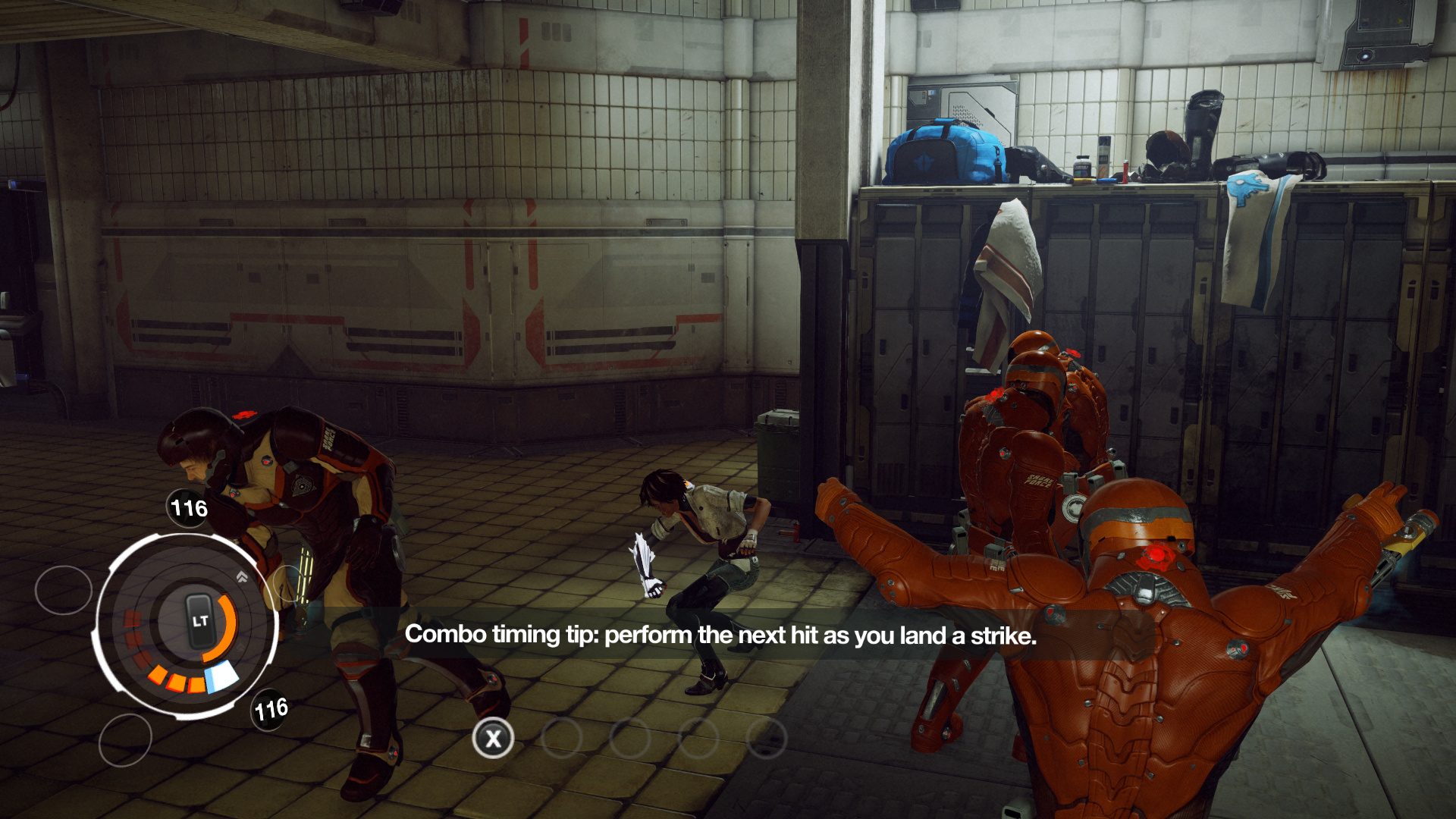
Task: Select the second empty combo slot circle
Action: (630, 737)
